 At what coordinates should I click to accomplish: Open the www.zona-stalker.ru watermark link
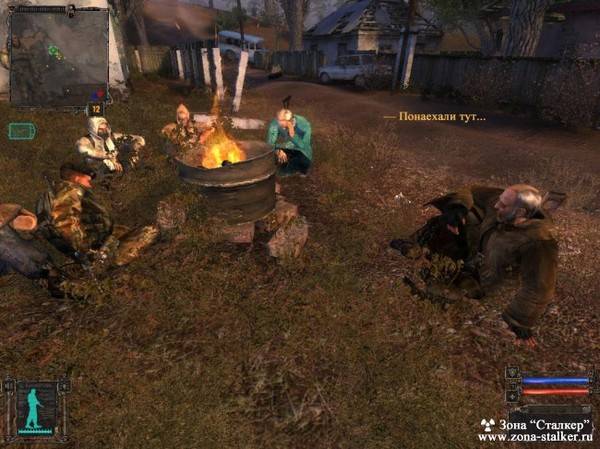(536, 437)
